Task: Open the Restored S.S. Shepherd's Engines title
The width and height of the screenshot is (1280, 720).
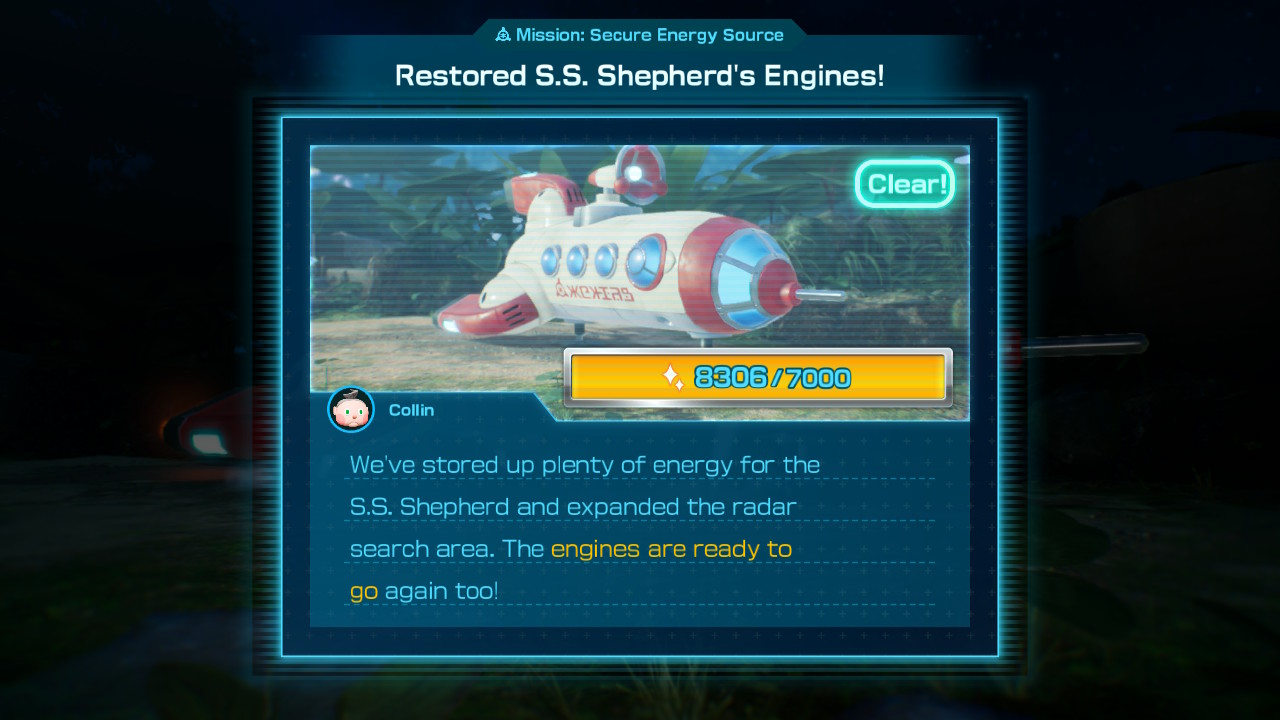Action: (x=640, y=74)
